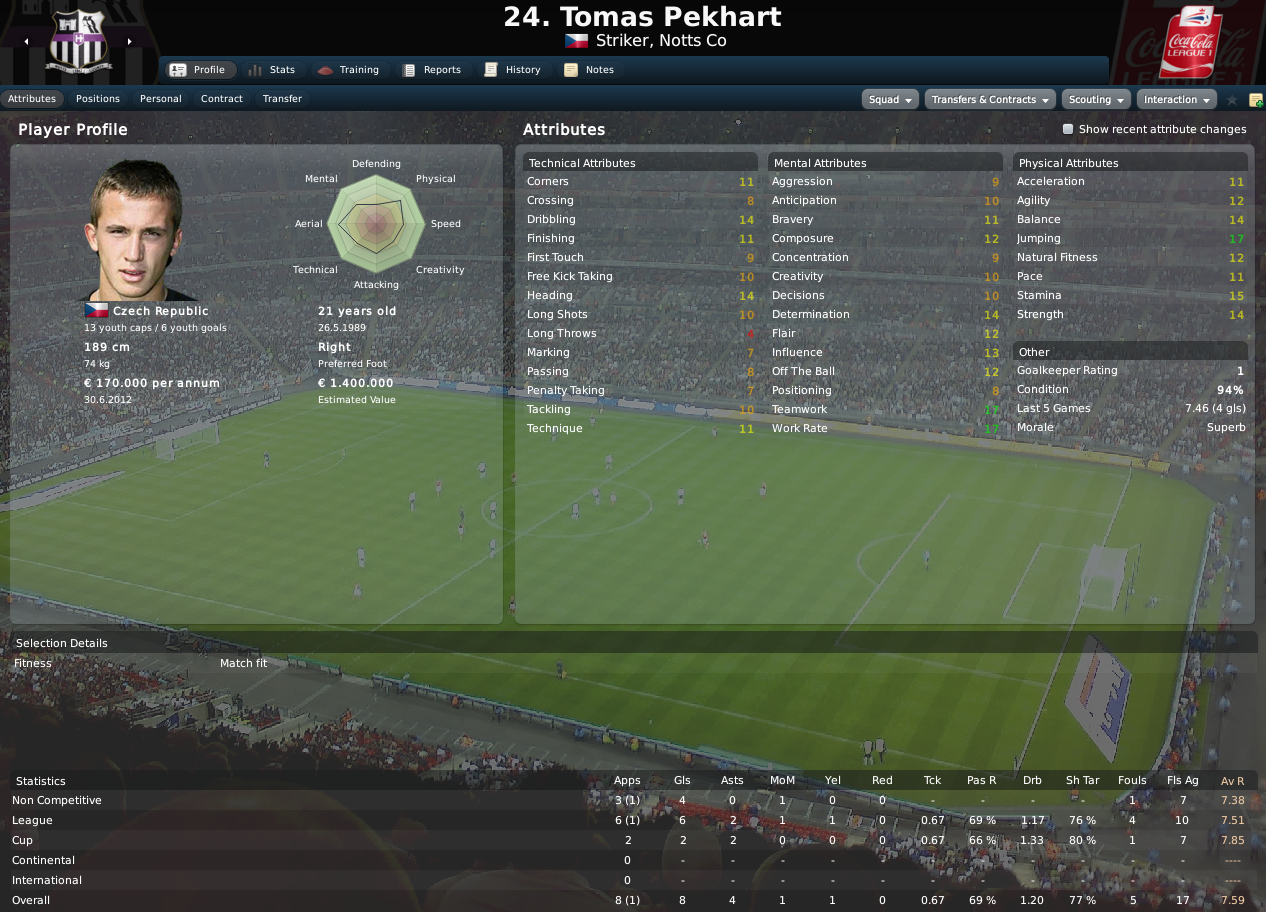
Task: Show the Personal subtab
Action: (x=161, y=99)
